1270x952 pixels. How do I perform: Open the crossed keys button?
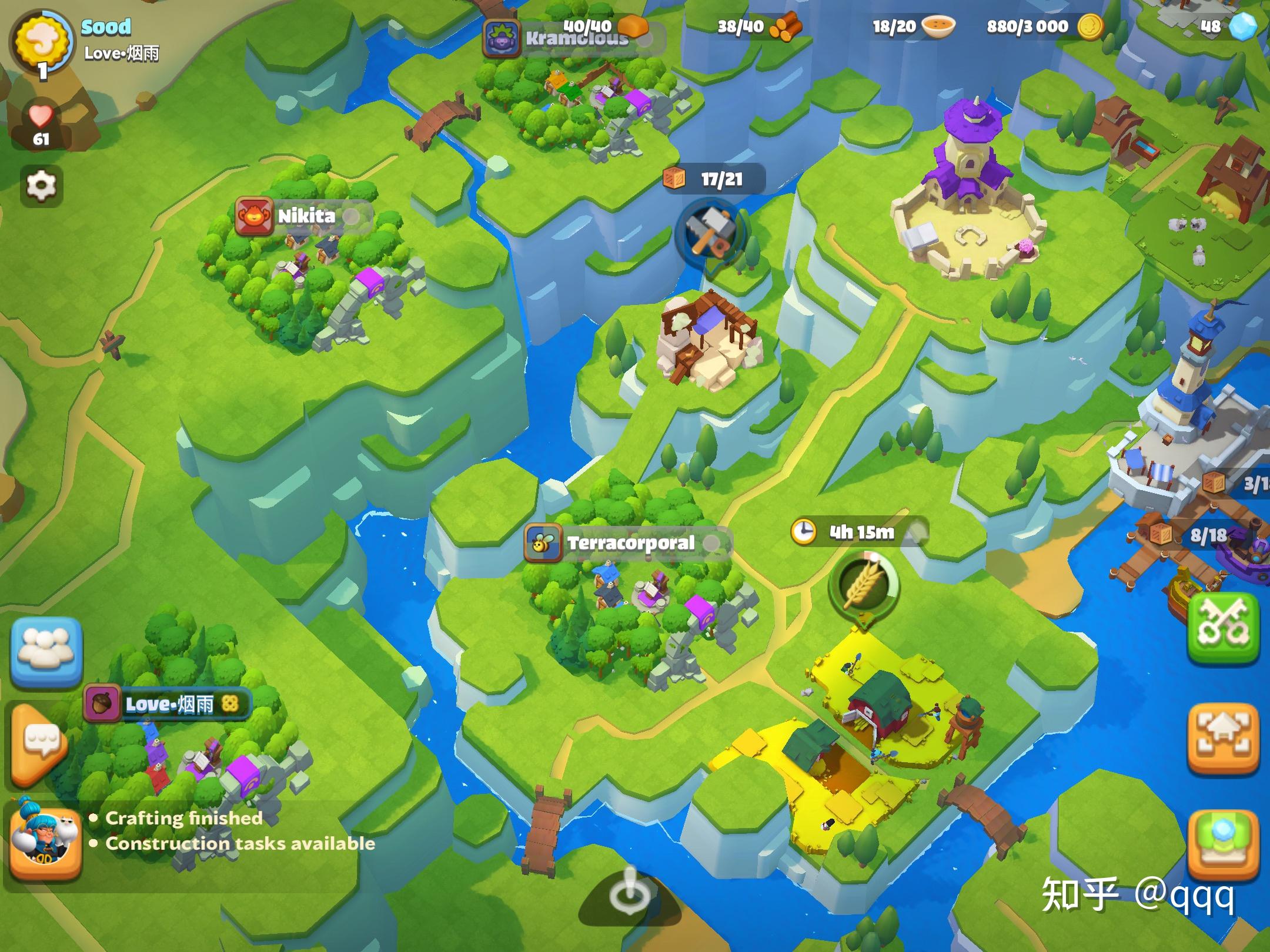(1225, 629)
